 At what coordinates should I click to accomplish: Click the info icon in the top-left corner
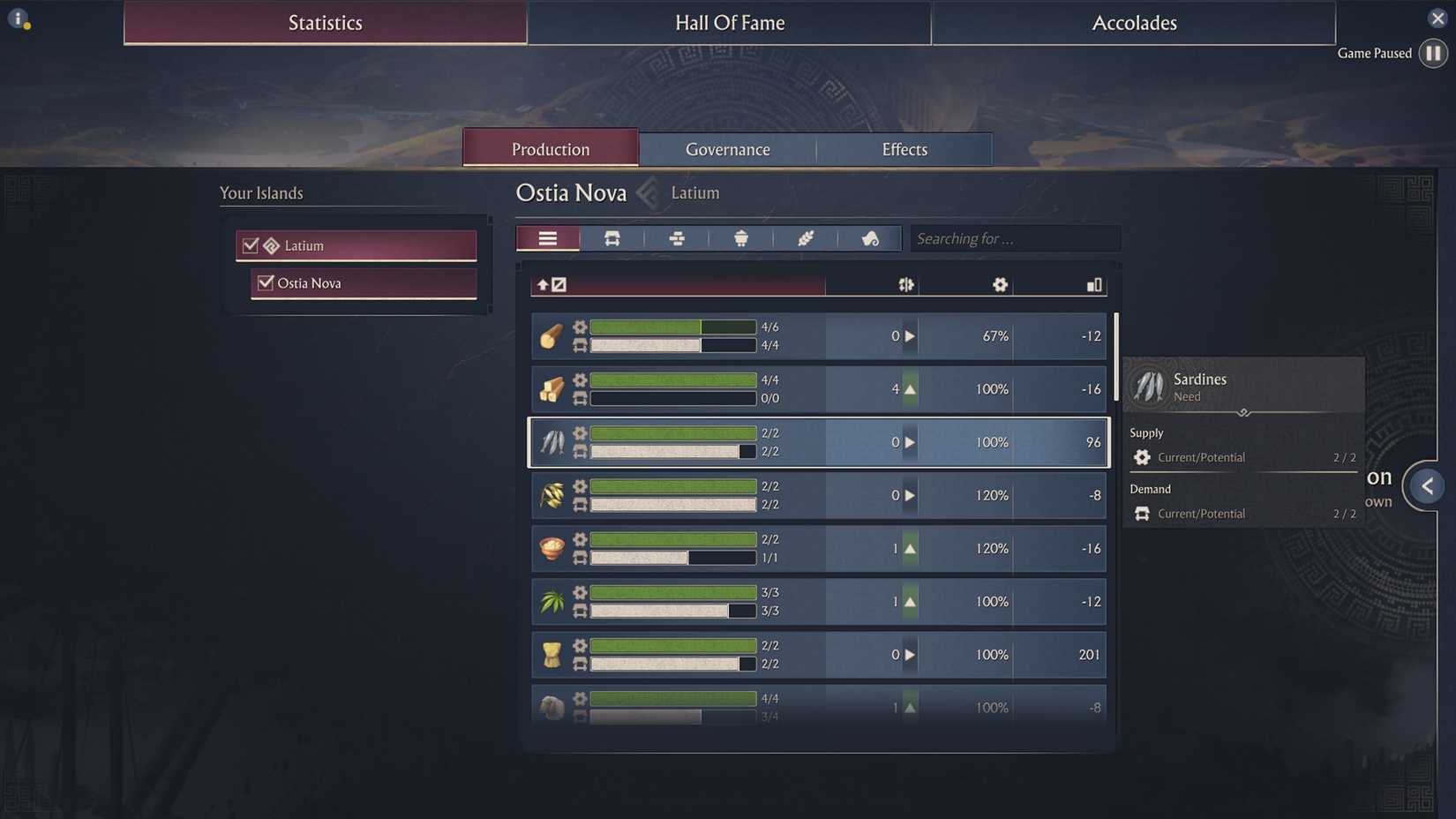point(19,18)
